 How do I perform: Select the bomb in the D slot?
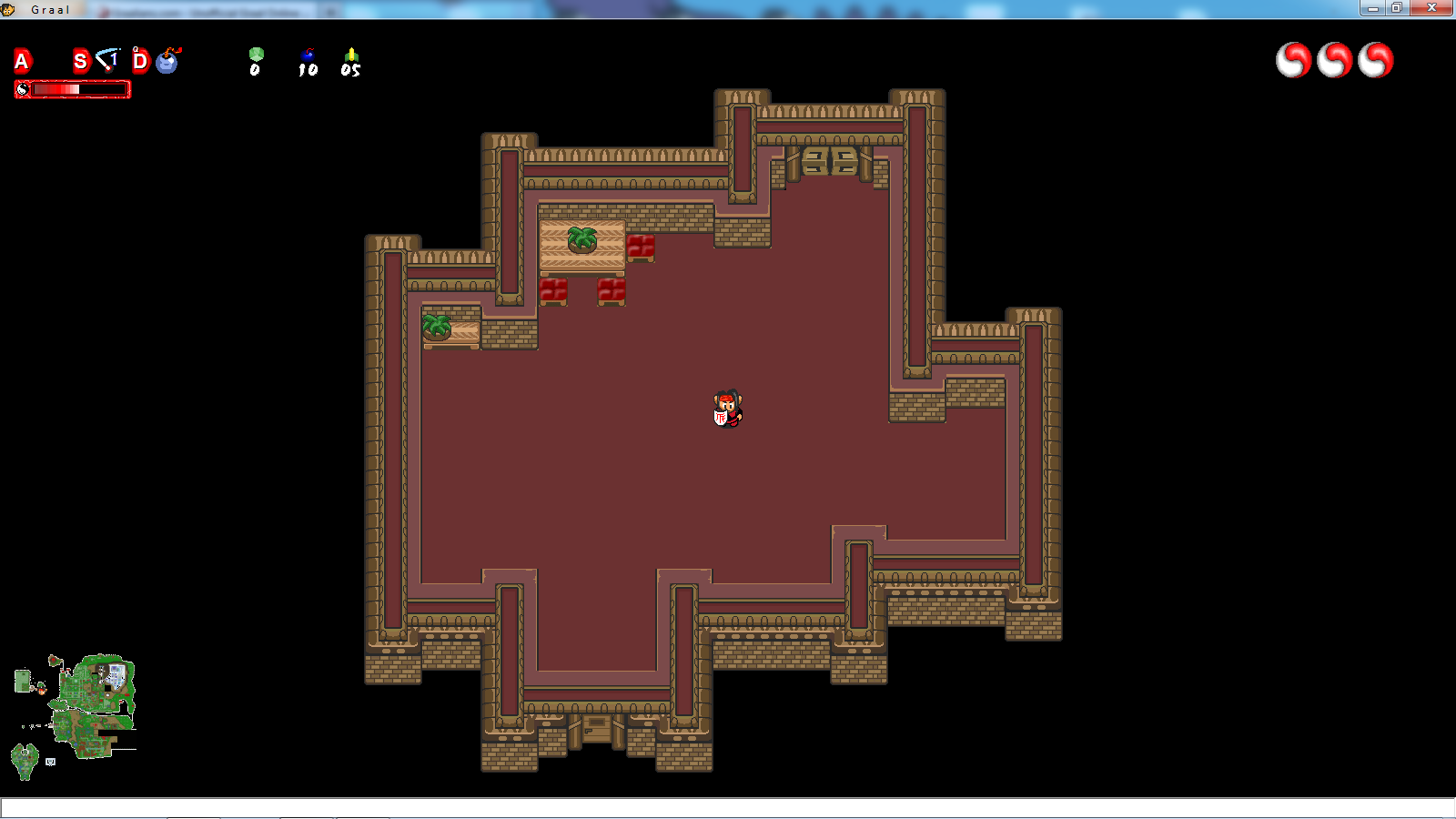(168, 60)
